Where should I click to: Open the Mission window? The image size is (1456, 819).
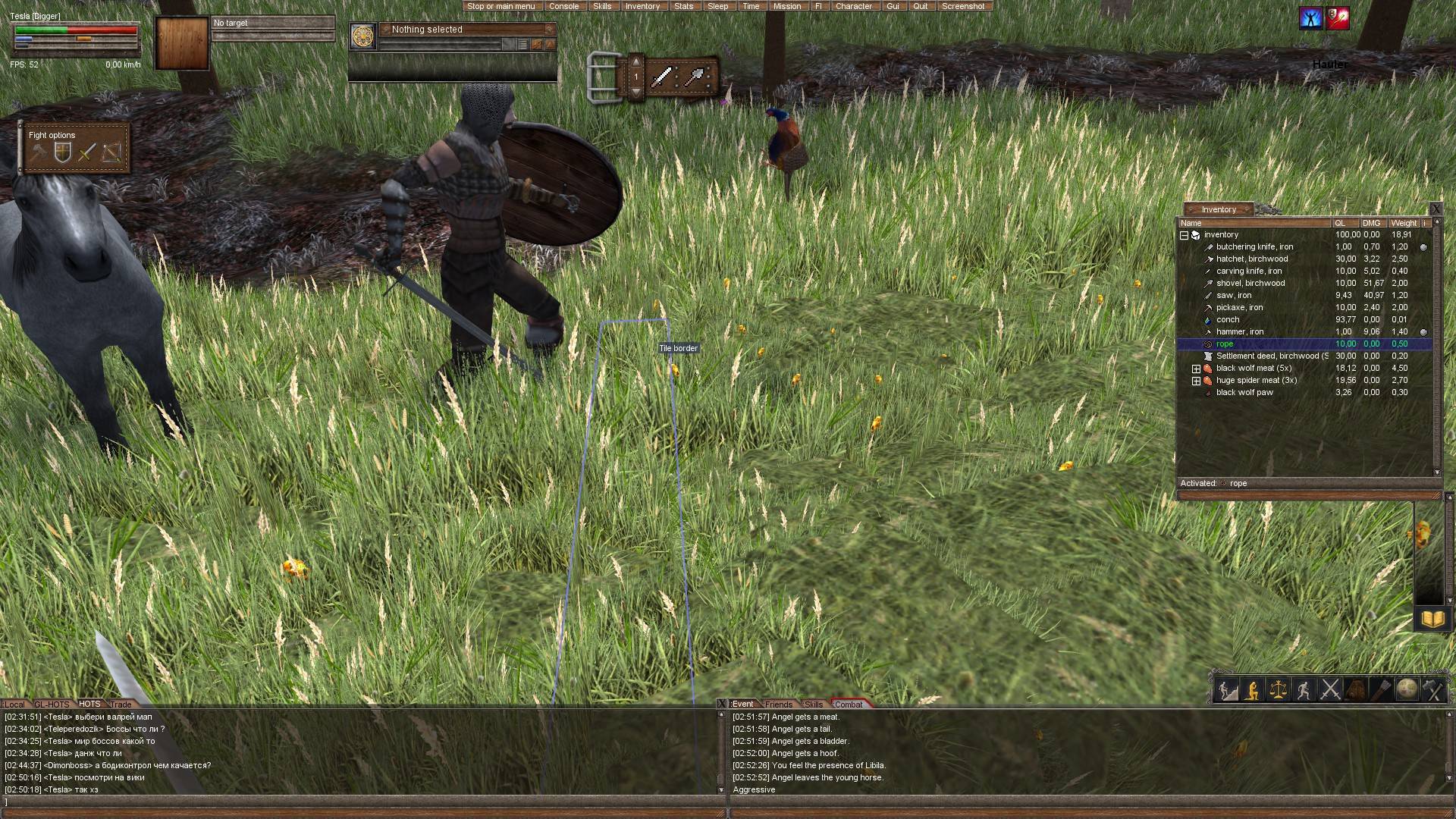click(x=786, y=6)
